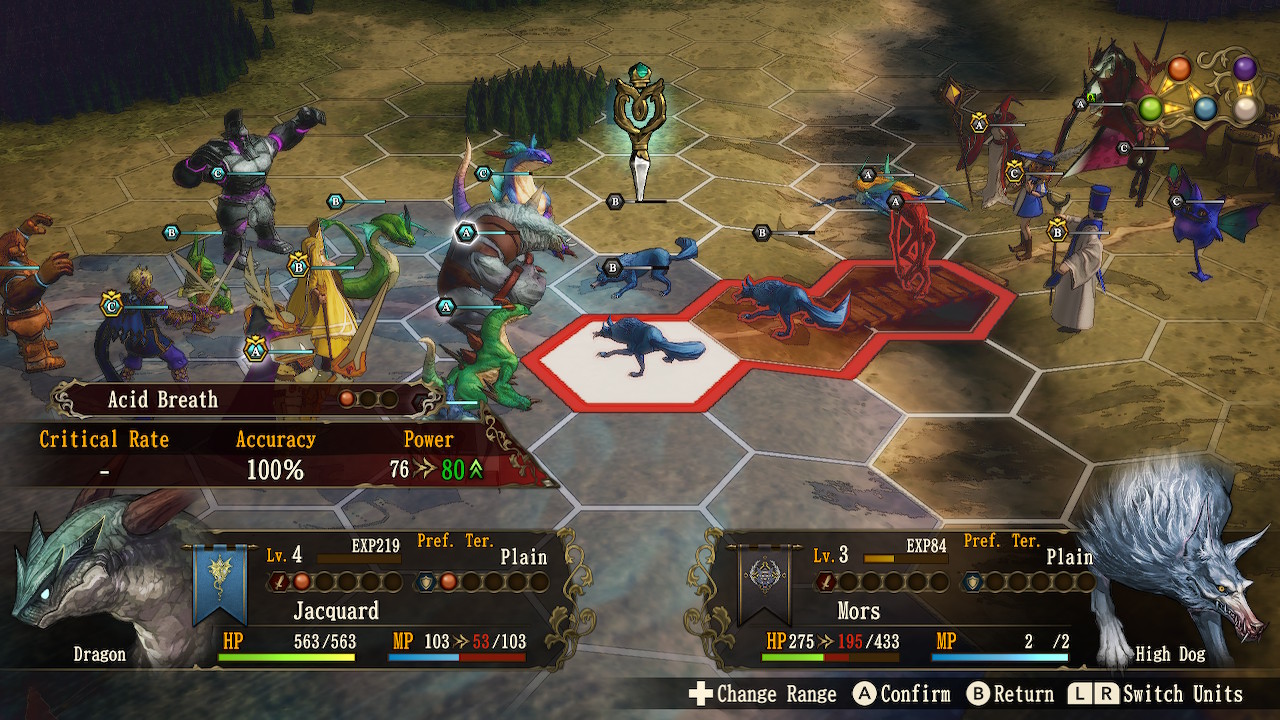The image size is (1280, 720).
Task: Click the white orb on the element wheel
Action: (x=1244, y=109)
